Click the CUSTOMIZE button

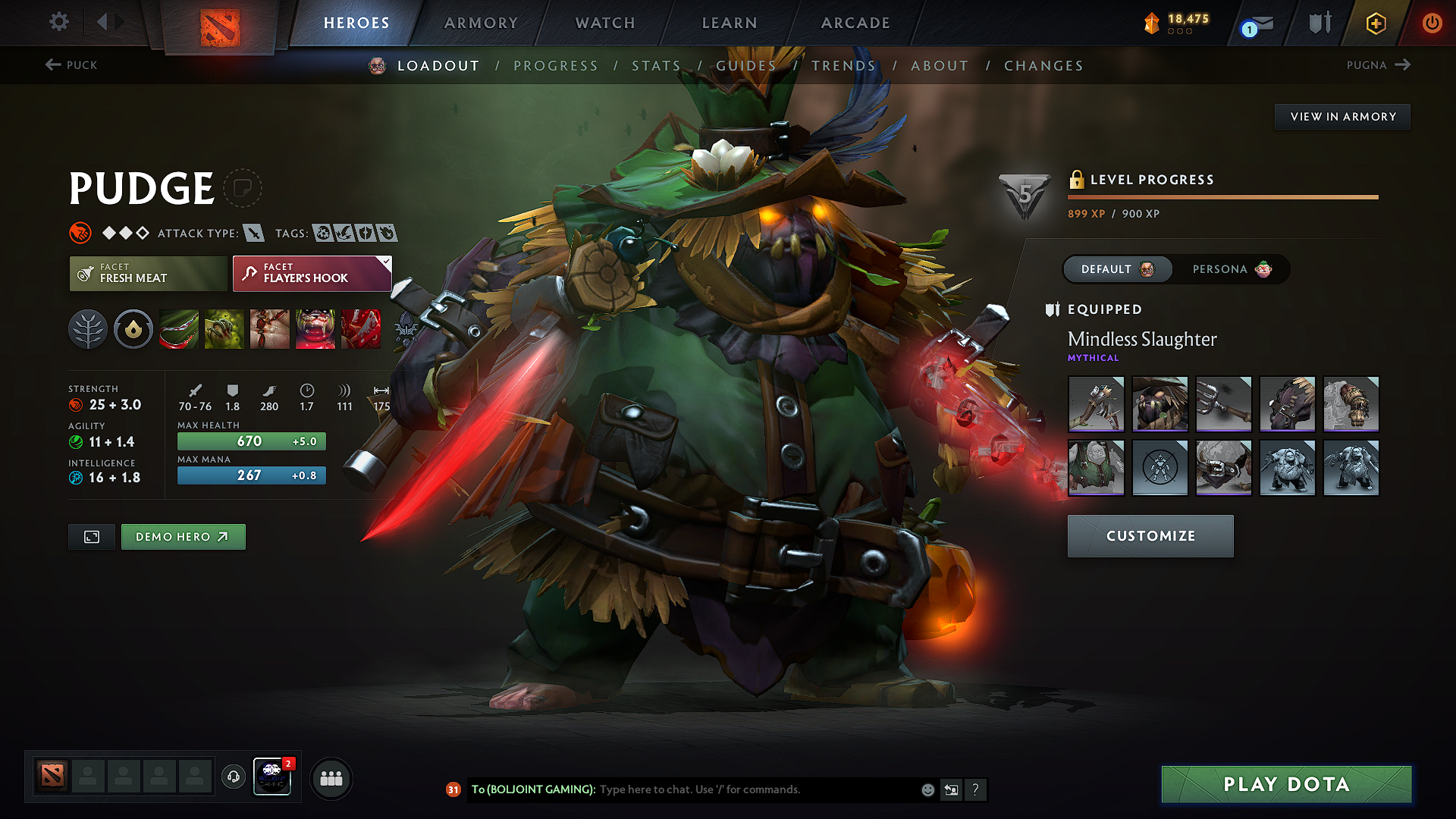pos(1150,535)
